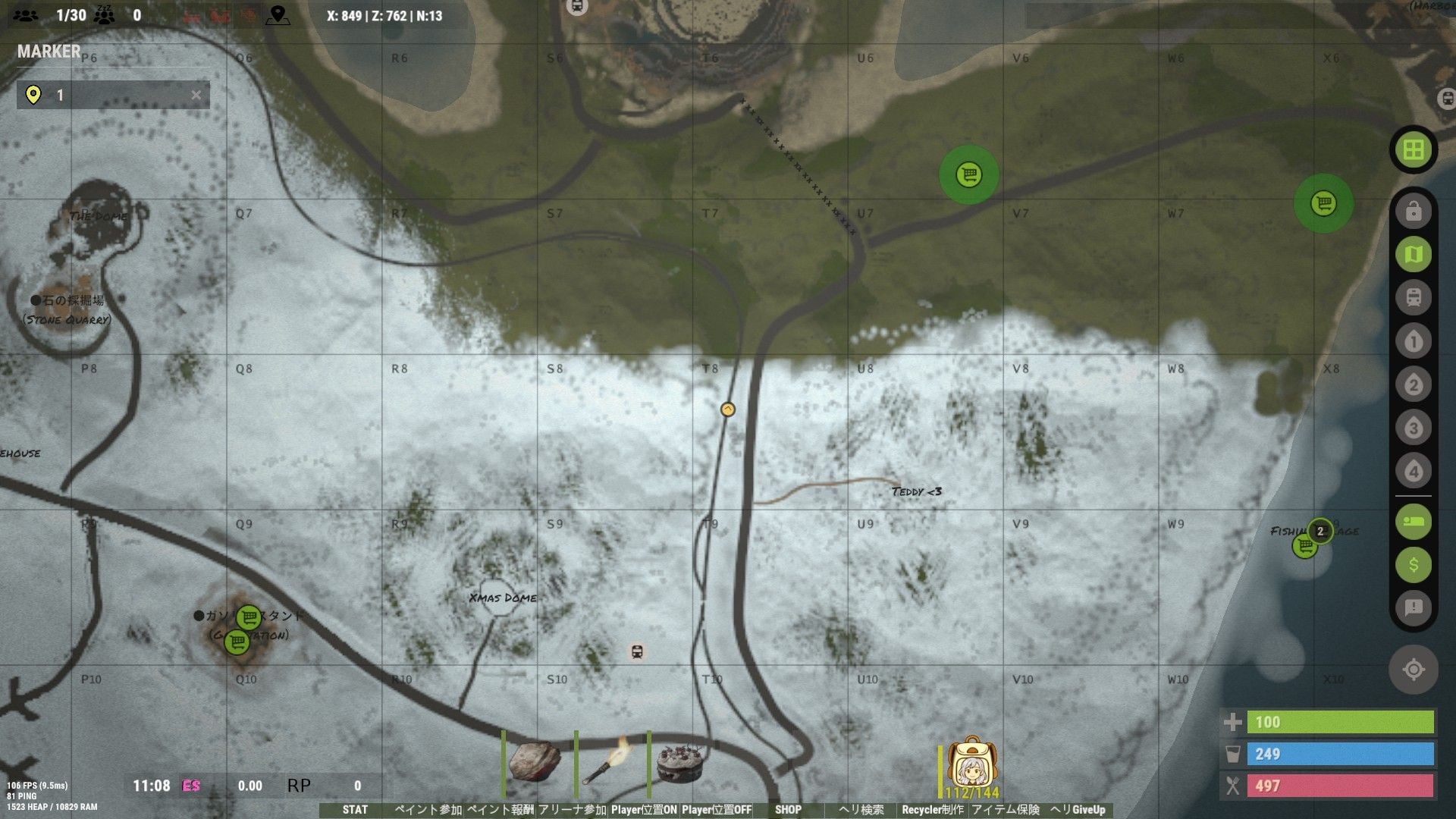Image resolution: width=1456 pixels, height=819 pixels.
Task: Open the STAT panel
Action: pos(355,810)
